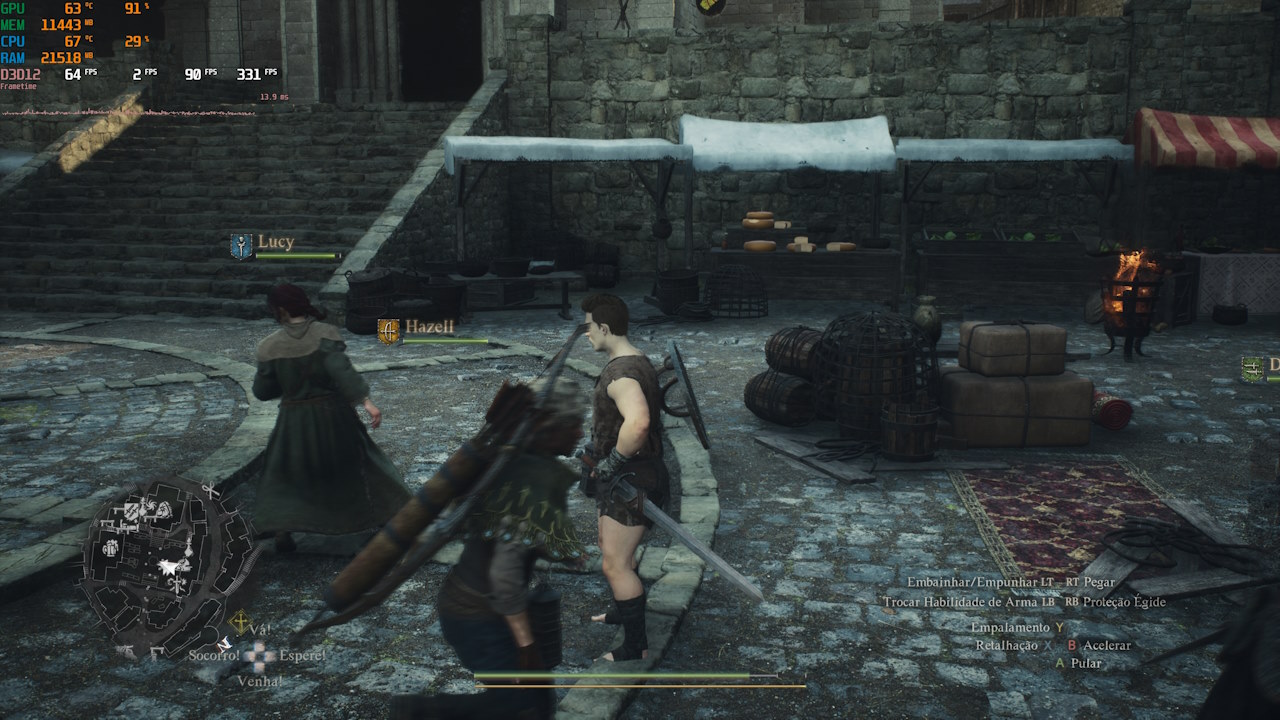Image resolution: width=1280 pixels, height=720 pixels.
Task: Select the player arrow marker on the minimap
Action: point(167,566)
